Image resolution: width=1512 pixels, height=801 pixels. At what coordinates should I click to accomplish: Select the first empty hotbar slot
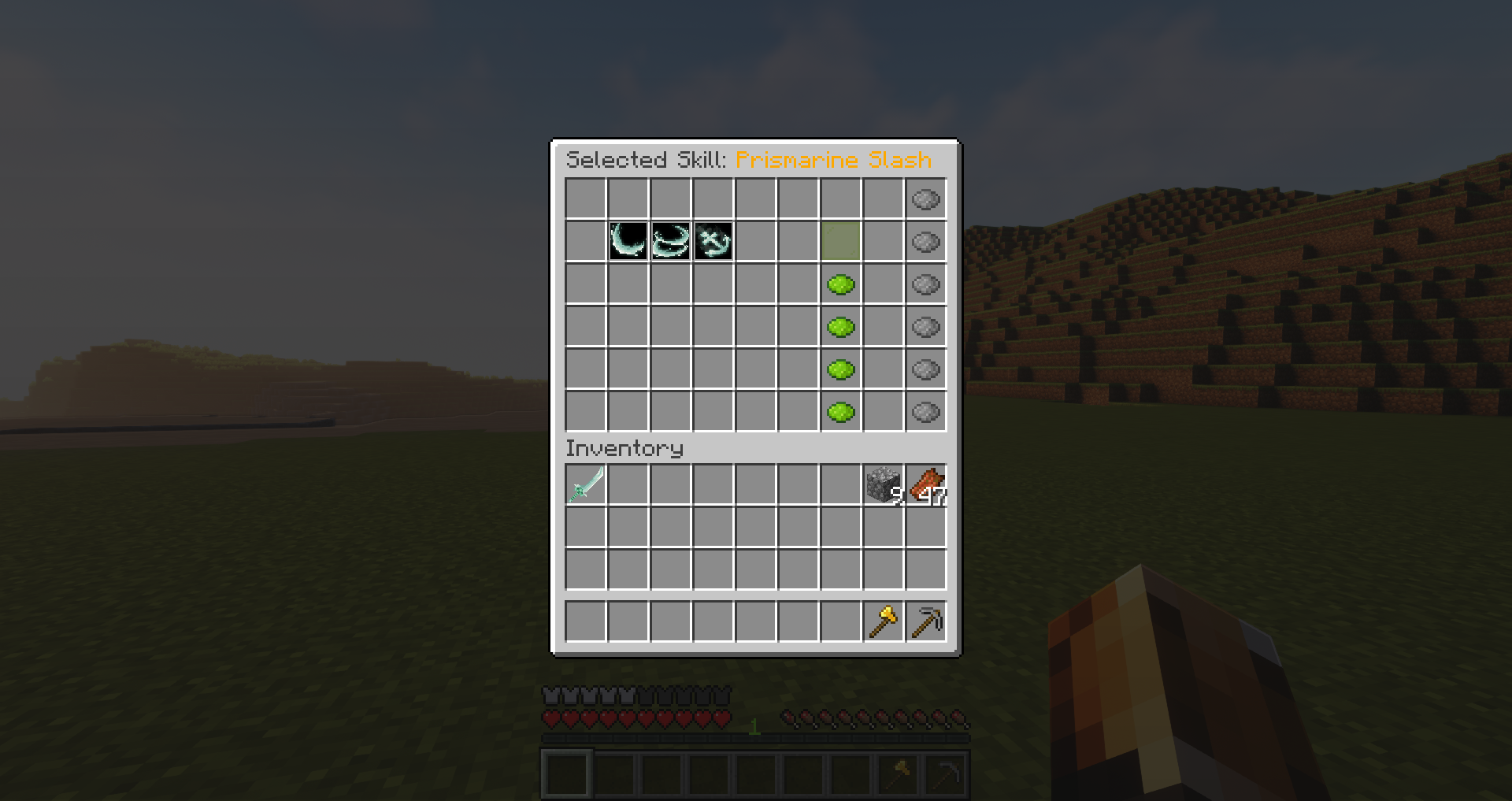point(566,775)
